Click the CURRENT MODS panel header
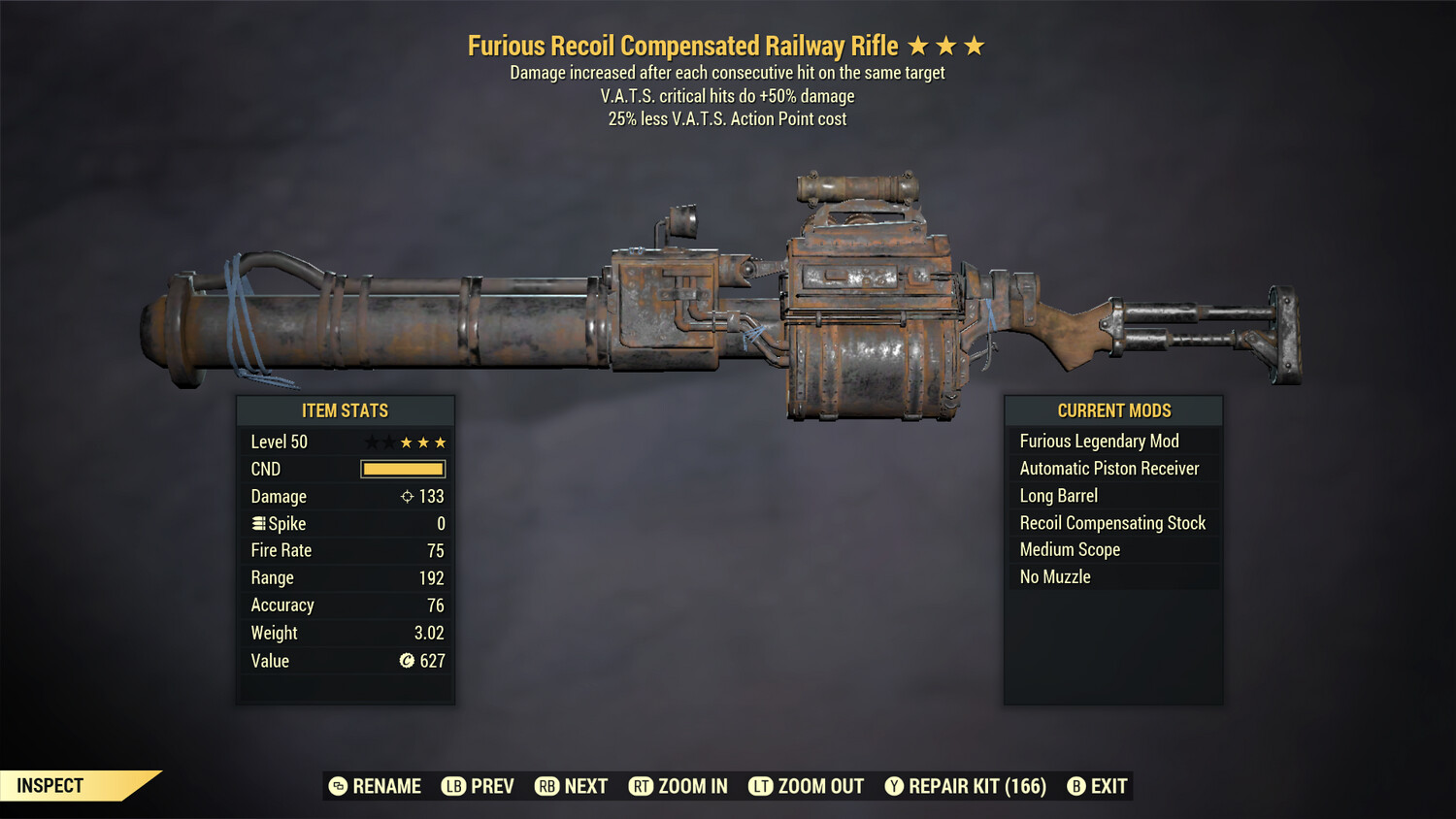Screen dimensions: 1456x819 [1113, 409]
